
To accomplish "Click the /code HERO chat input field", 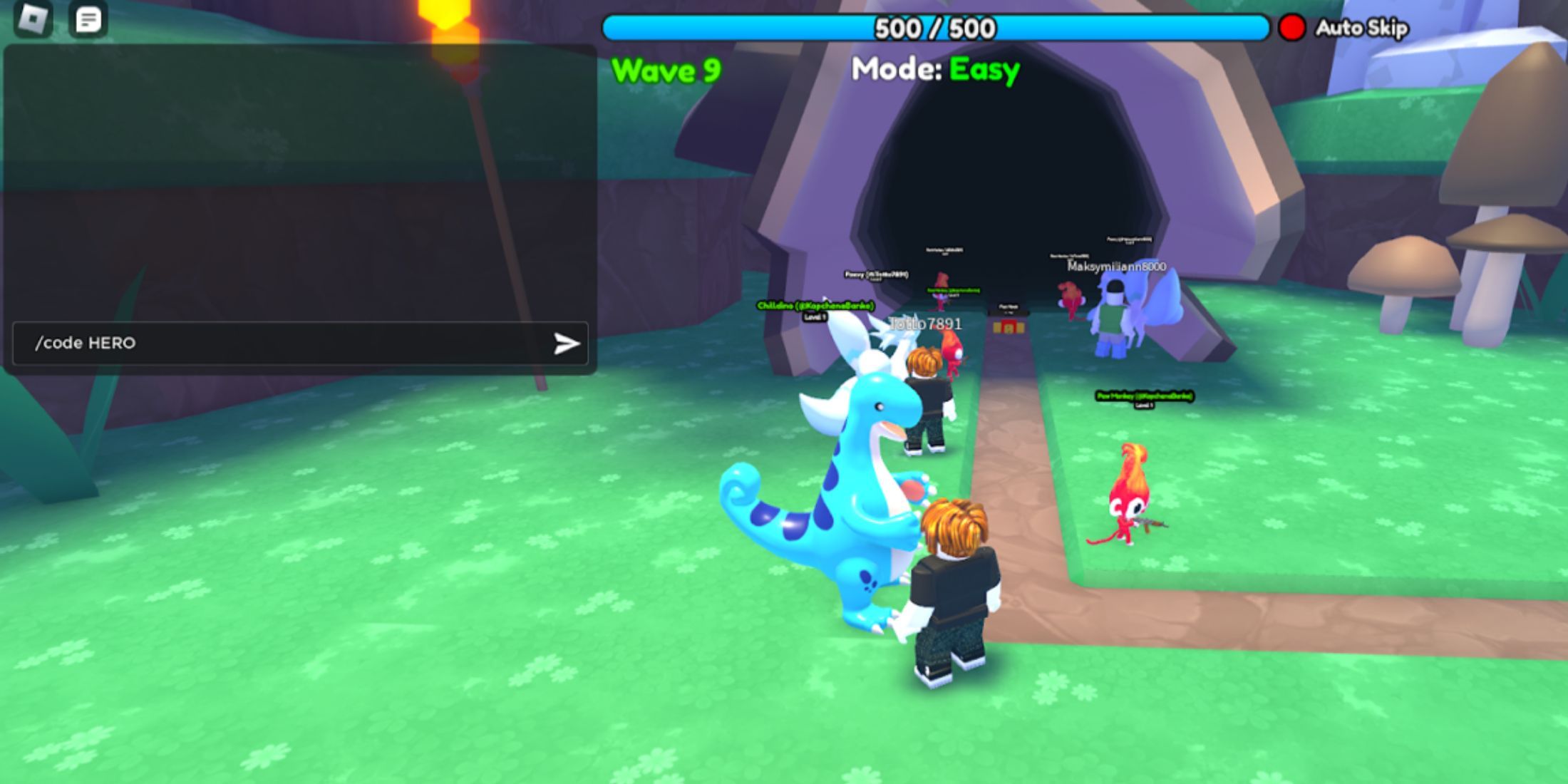I will 214,343.
